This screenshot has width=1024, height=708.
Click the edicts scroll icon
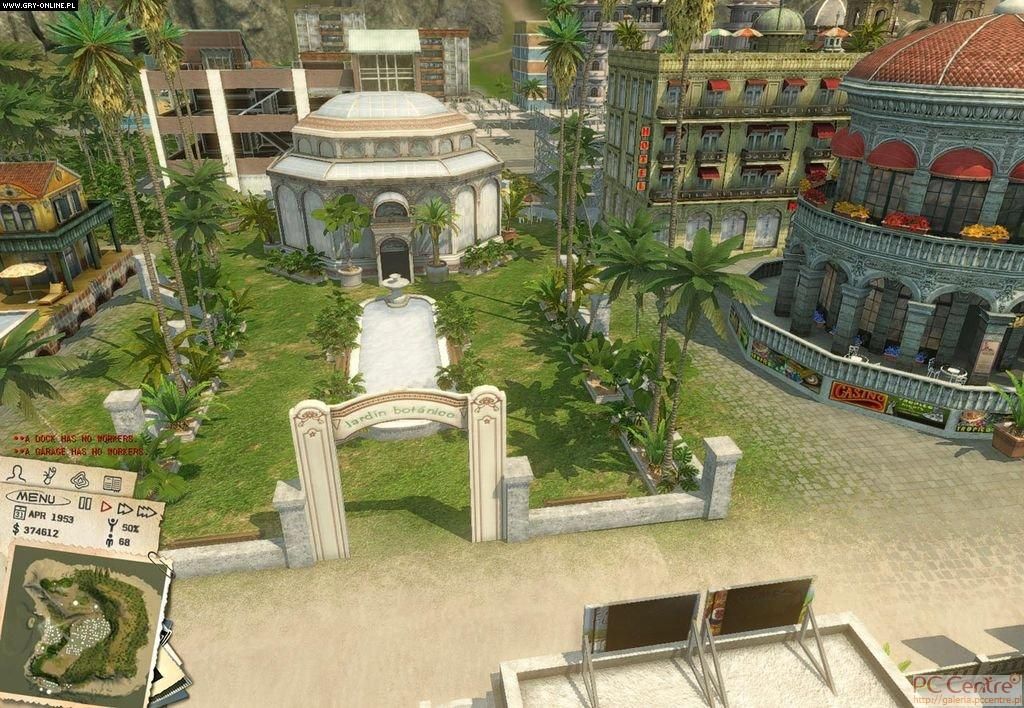tap(50, 476)
